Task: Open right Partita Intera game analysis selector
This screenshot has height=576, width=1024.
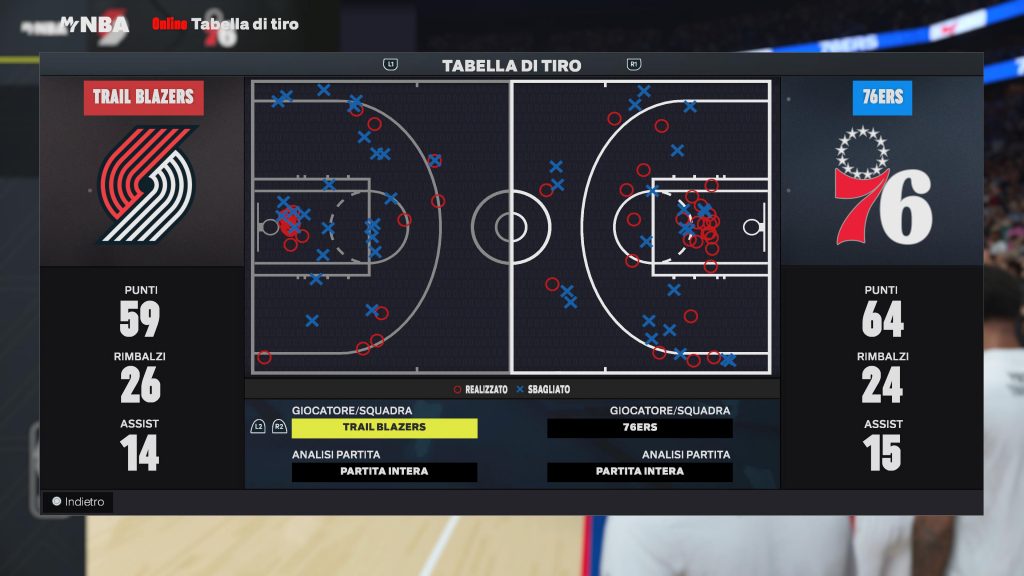Action: 639,472
